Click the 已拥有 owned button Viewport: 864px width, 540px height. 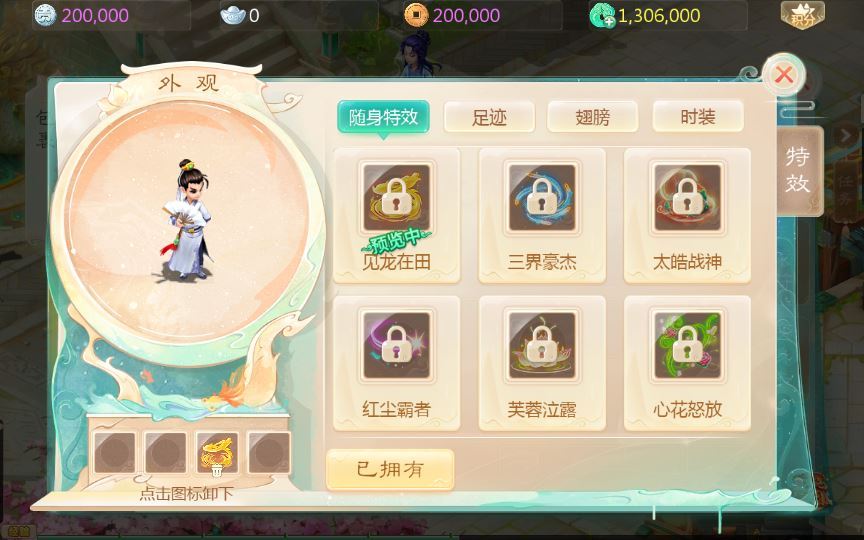click(x=390, y=469)
